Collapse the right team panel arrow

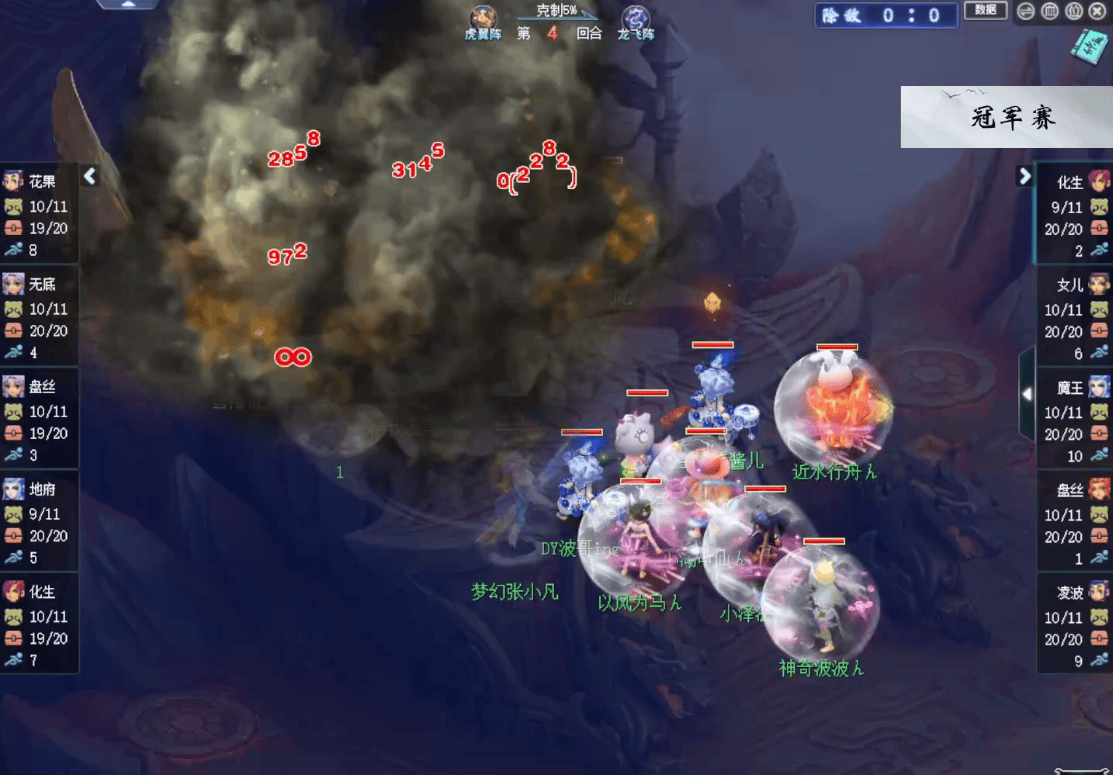1024,177
